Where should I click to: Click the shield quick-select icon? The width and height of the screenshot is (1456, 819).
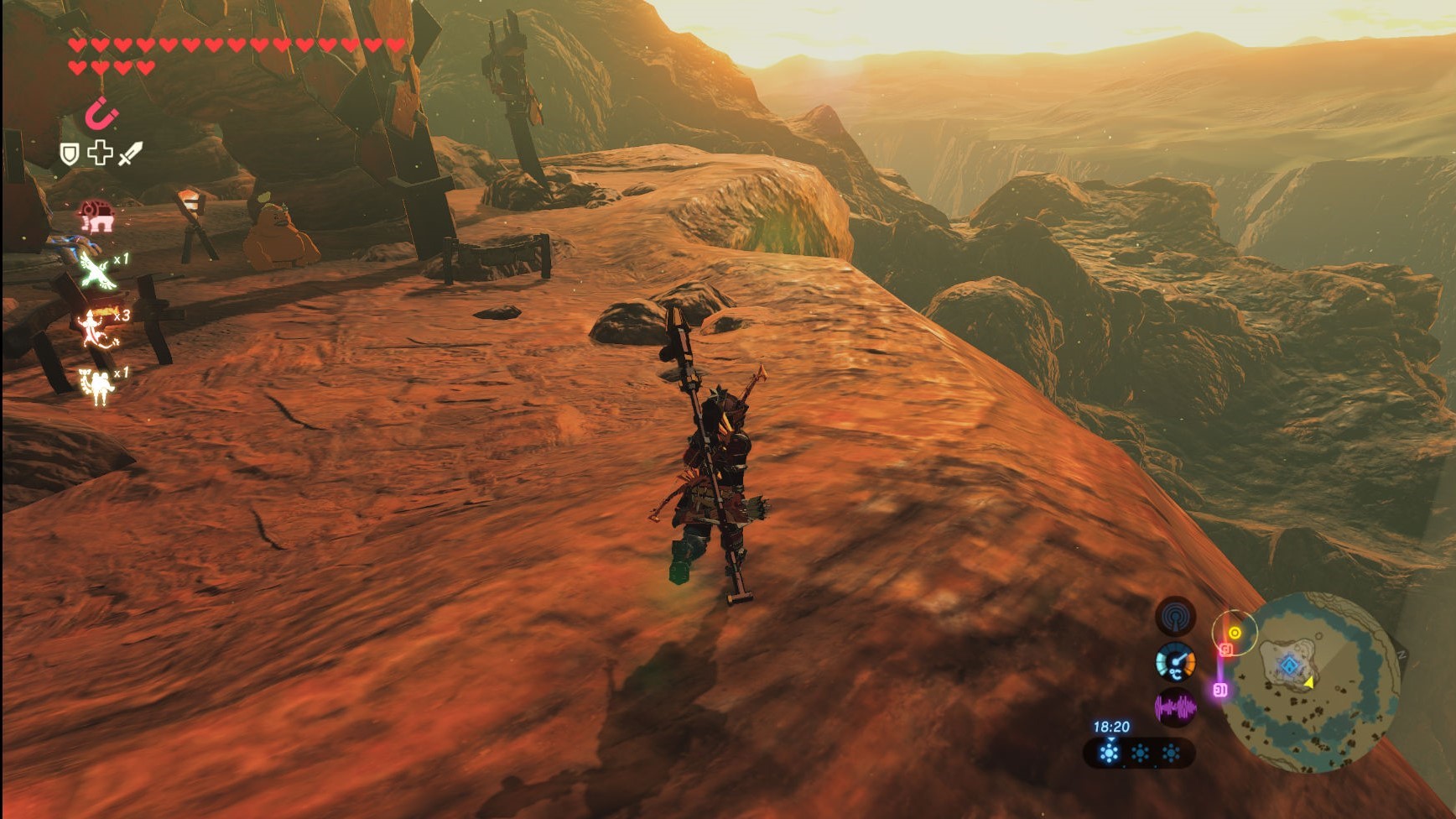click(x=70, y=154)
